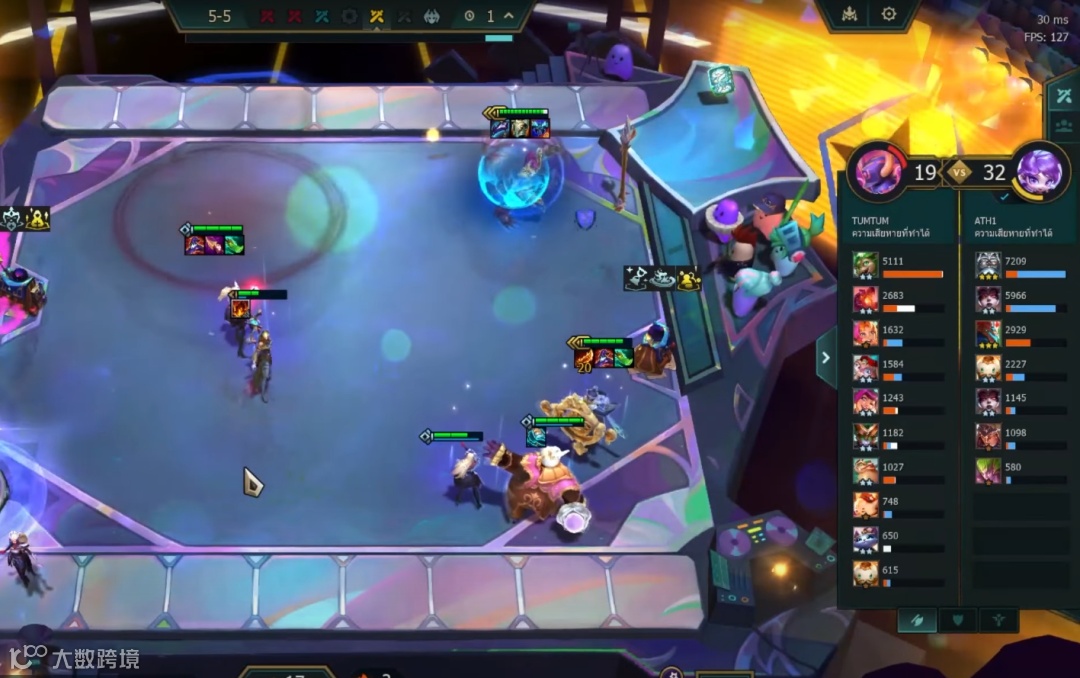
Task: Select ATH1's champion row with 580 damage
Action: pos(989,471)
